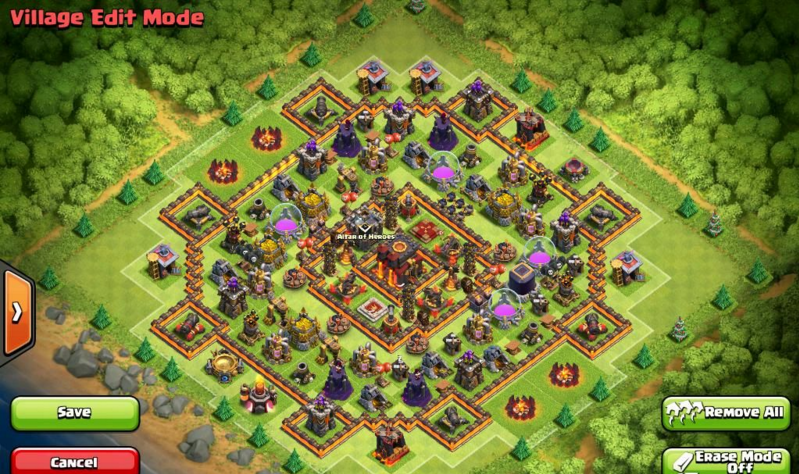
Task: Expand the orange side panel arrow
Action: click(17, 312)
